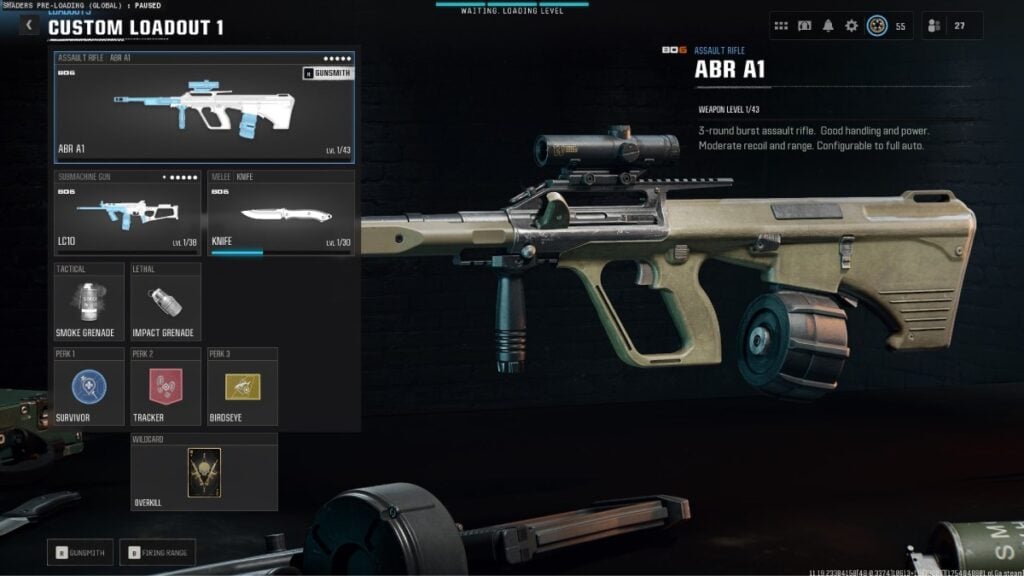Open the Impact Grenade lethal slot
Screen dimensions: 1024x576
pyautogui.click(x=165, y=302)
